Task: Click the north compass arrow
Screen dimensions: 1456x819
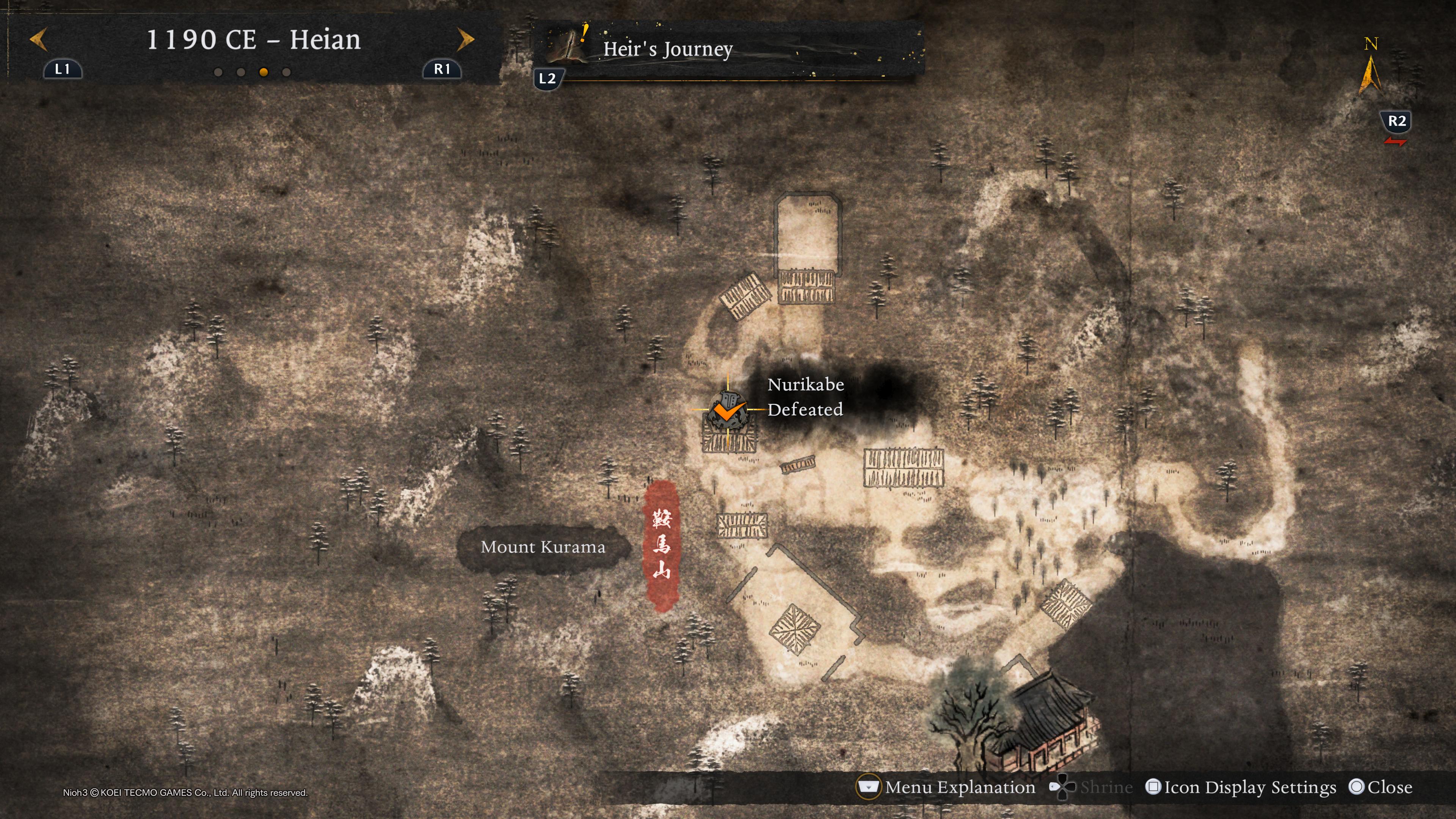Action: coord(1370,74)
